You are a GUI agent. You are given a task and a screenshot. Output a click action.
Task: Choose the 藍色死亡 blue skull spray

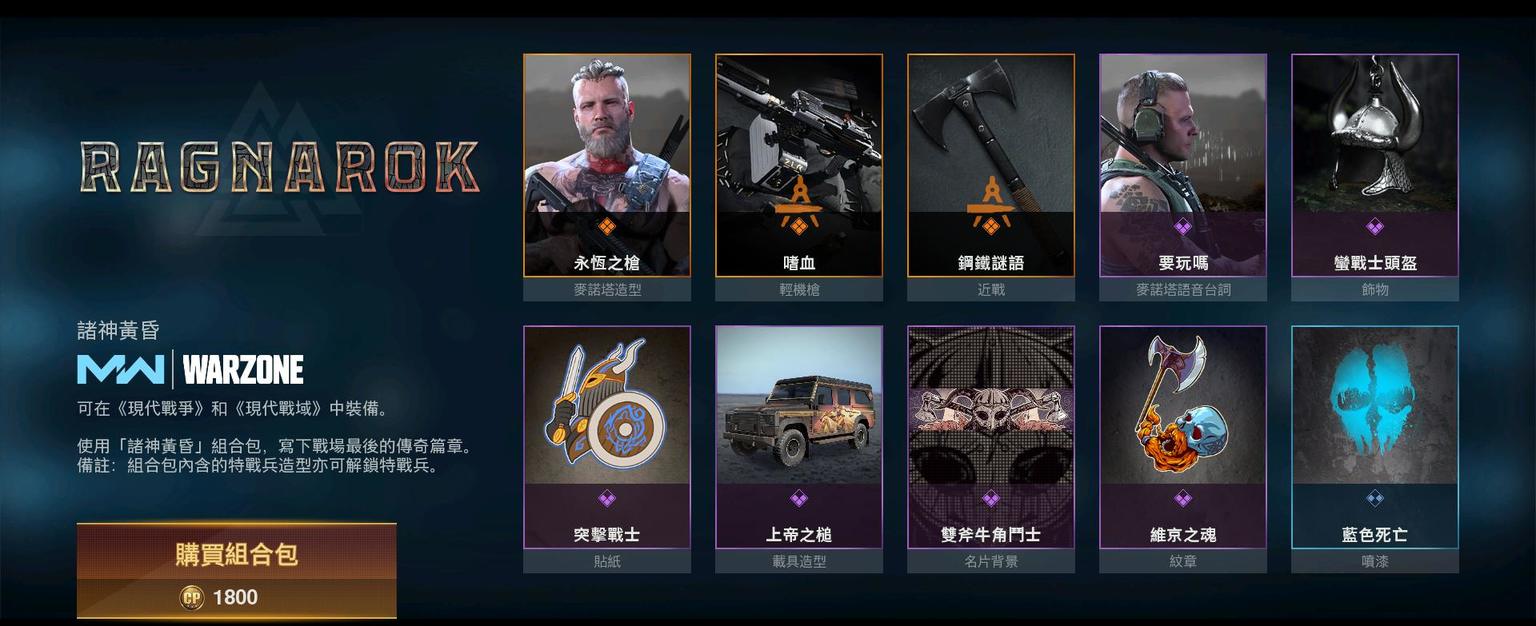1375,437
